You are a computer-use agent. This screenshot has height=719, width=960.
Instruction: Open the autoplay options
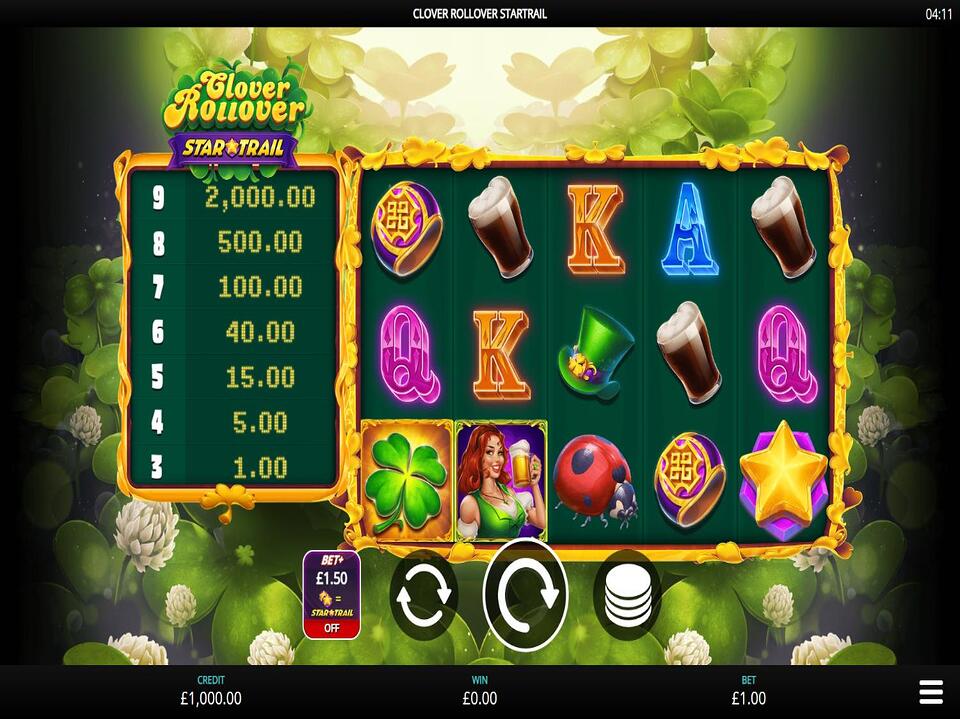point(424,597)
